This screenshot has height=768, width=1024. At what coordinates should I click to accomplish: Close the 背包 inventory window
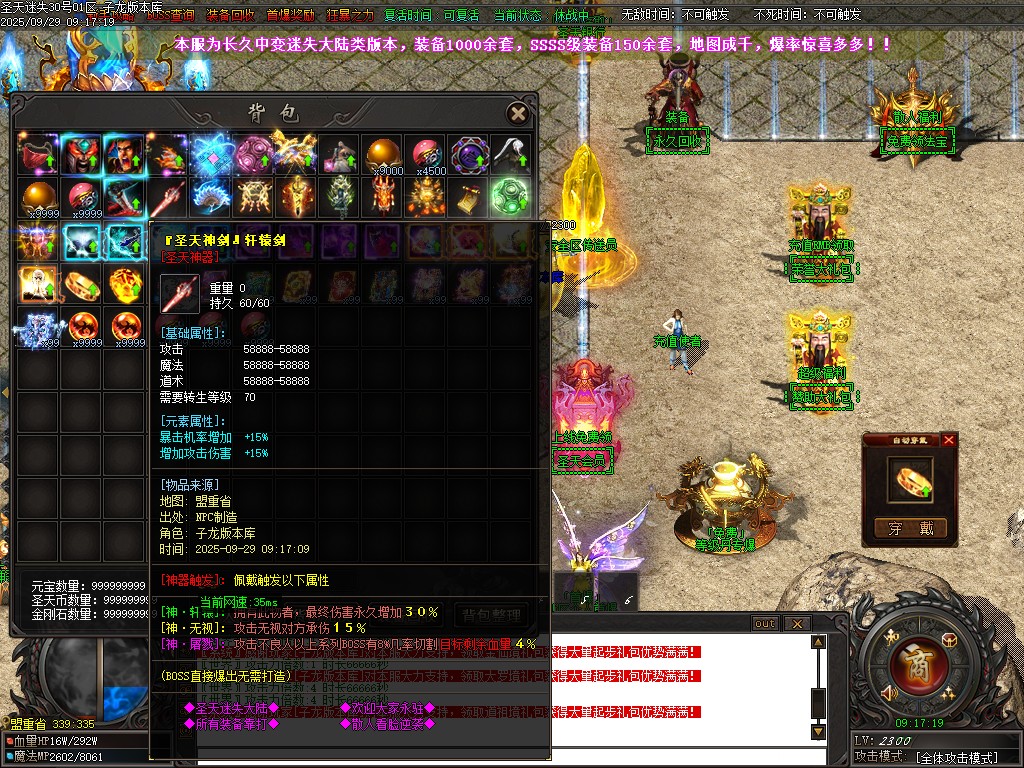point(517,113)
